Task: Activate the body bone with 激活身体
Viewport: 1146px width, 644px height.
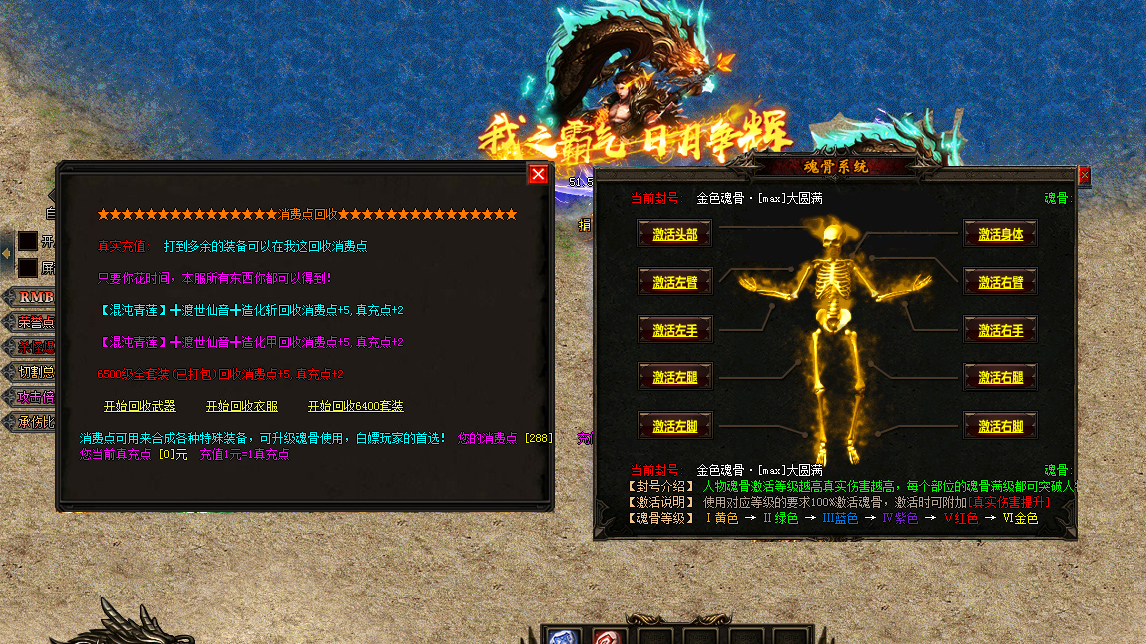Action: (1000, 234)
